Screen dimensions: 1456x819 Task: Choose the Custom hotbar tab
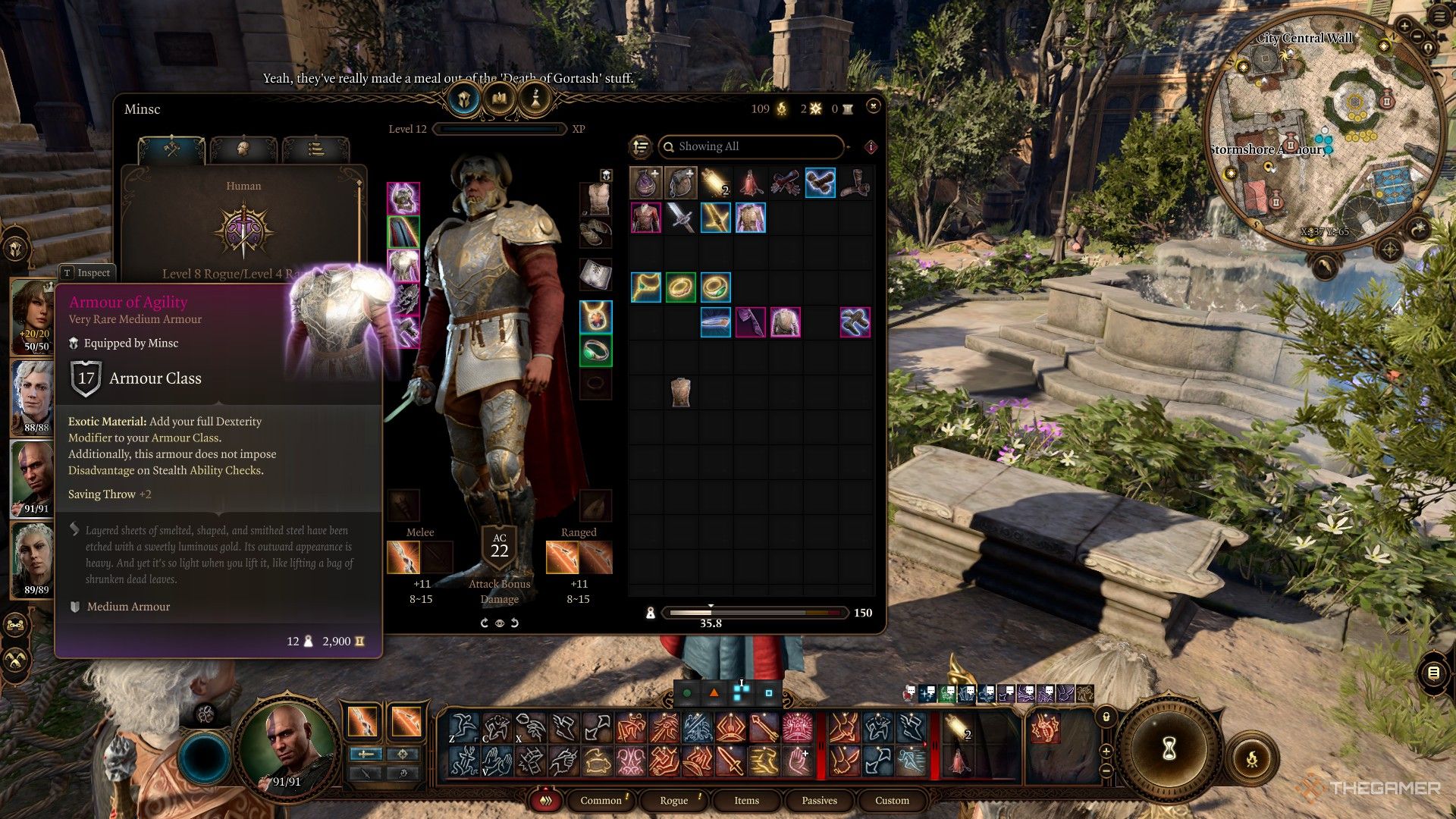tap(892, 800)
